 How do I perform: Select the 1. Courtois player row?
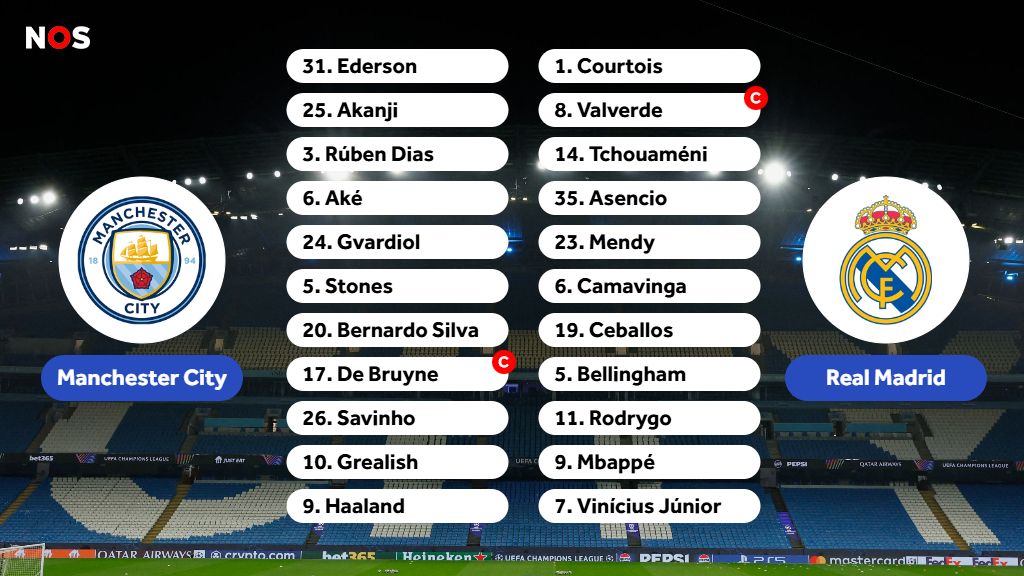pos(649,66)
